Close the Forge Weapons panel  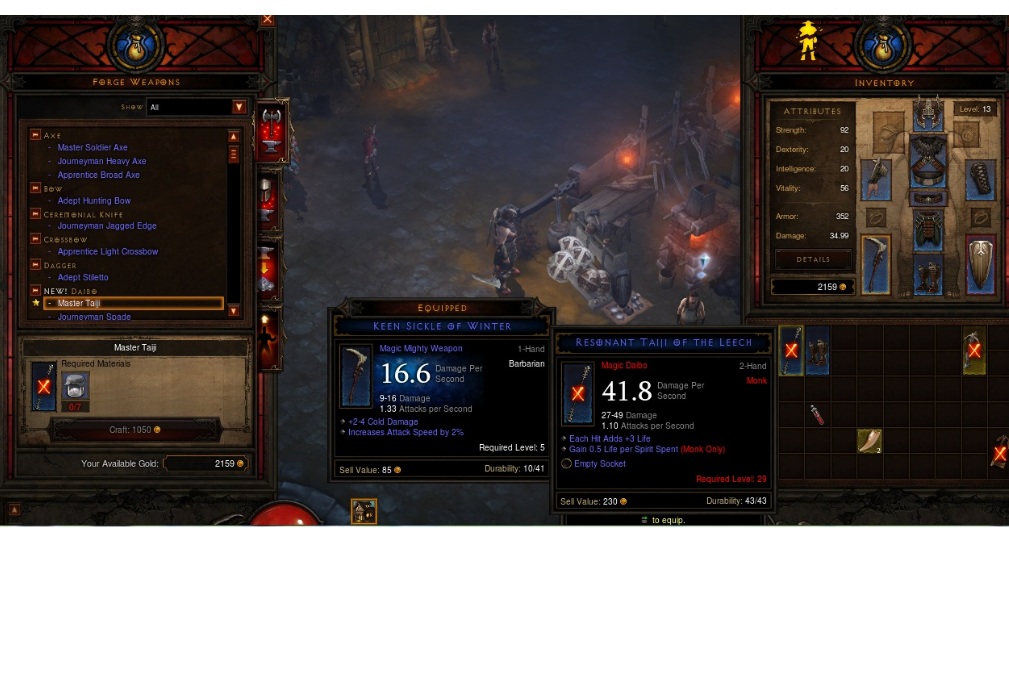coord(267,19)
